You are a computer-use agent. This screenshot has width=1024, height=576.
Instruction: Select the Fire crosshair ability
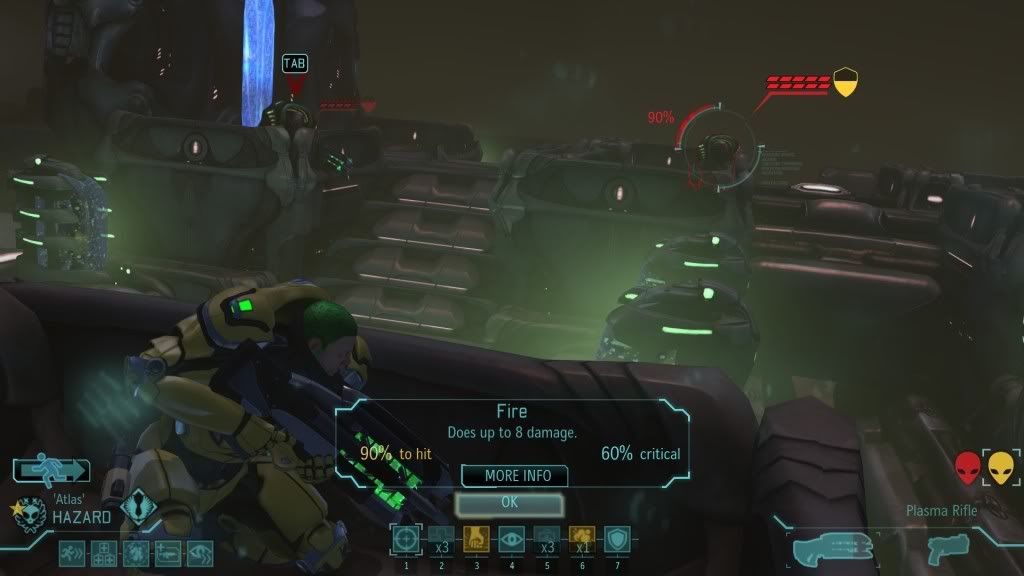coord(406,539)
